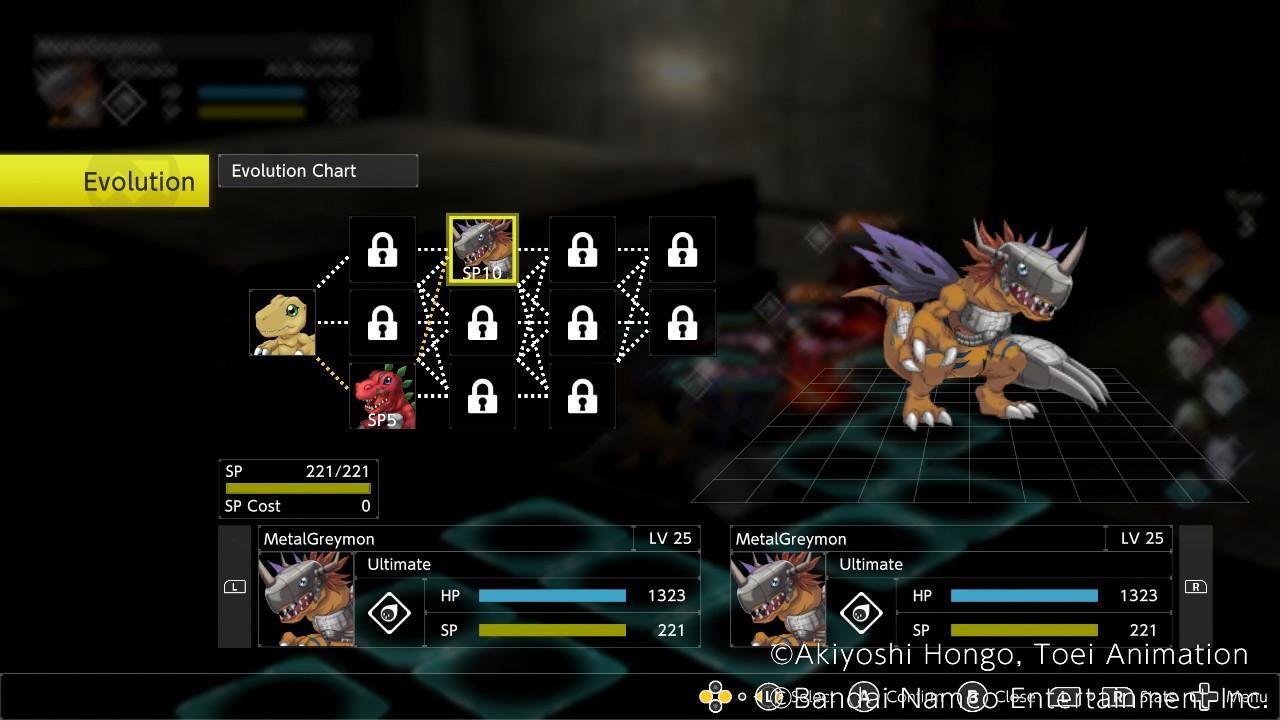Click the yellow SP gauge bar

(x=297, y=488)
